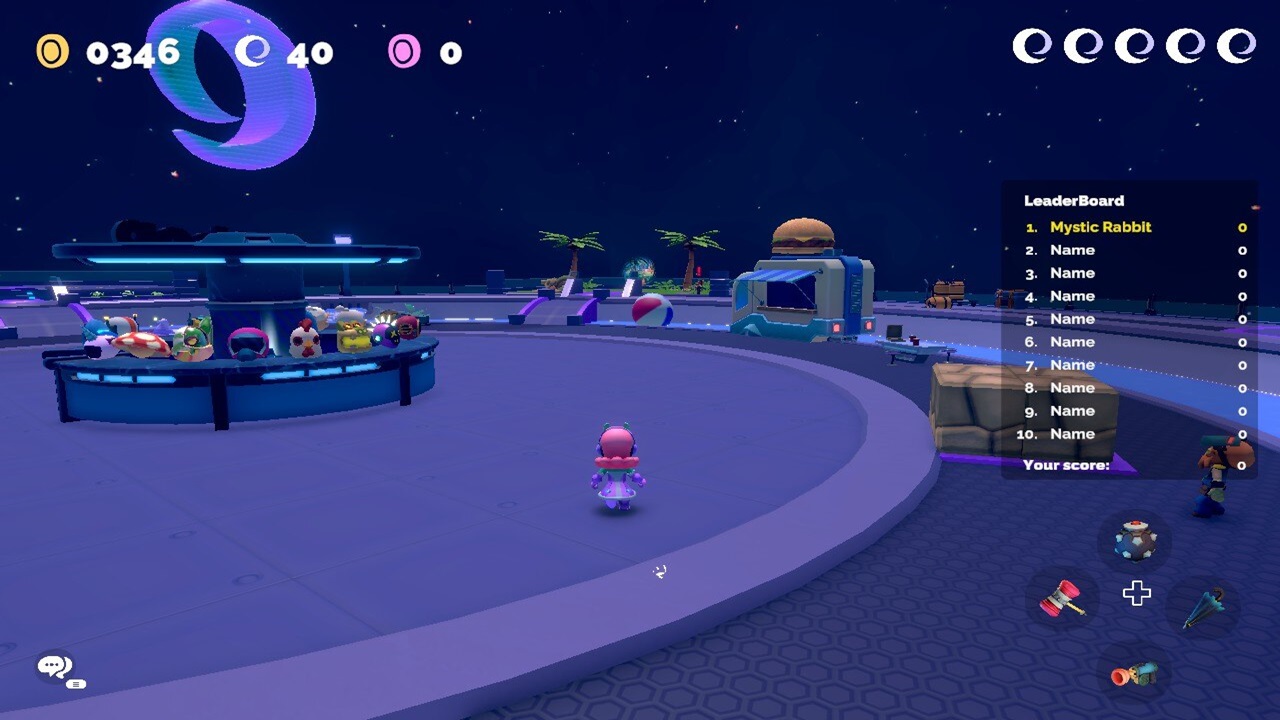Click the Mystic Rabbit leaderboard entry

pos(1100,227)
